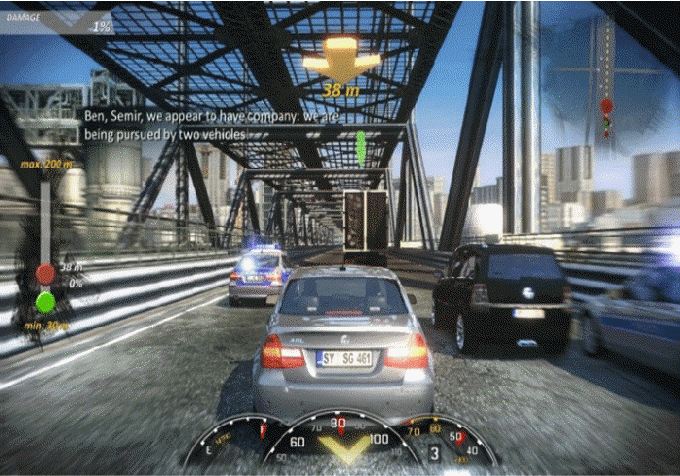Select the green light on the distance gauge

pyautogui.click(x=45, y=300)
